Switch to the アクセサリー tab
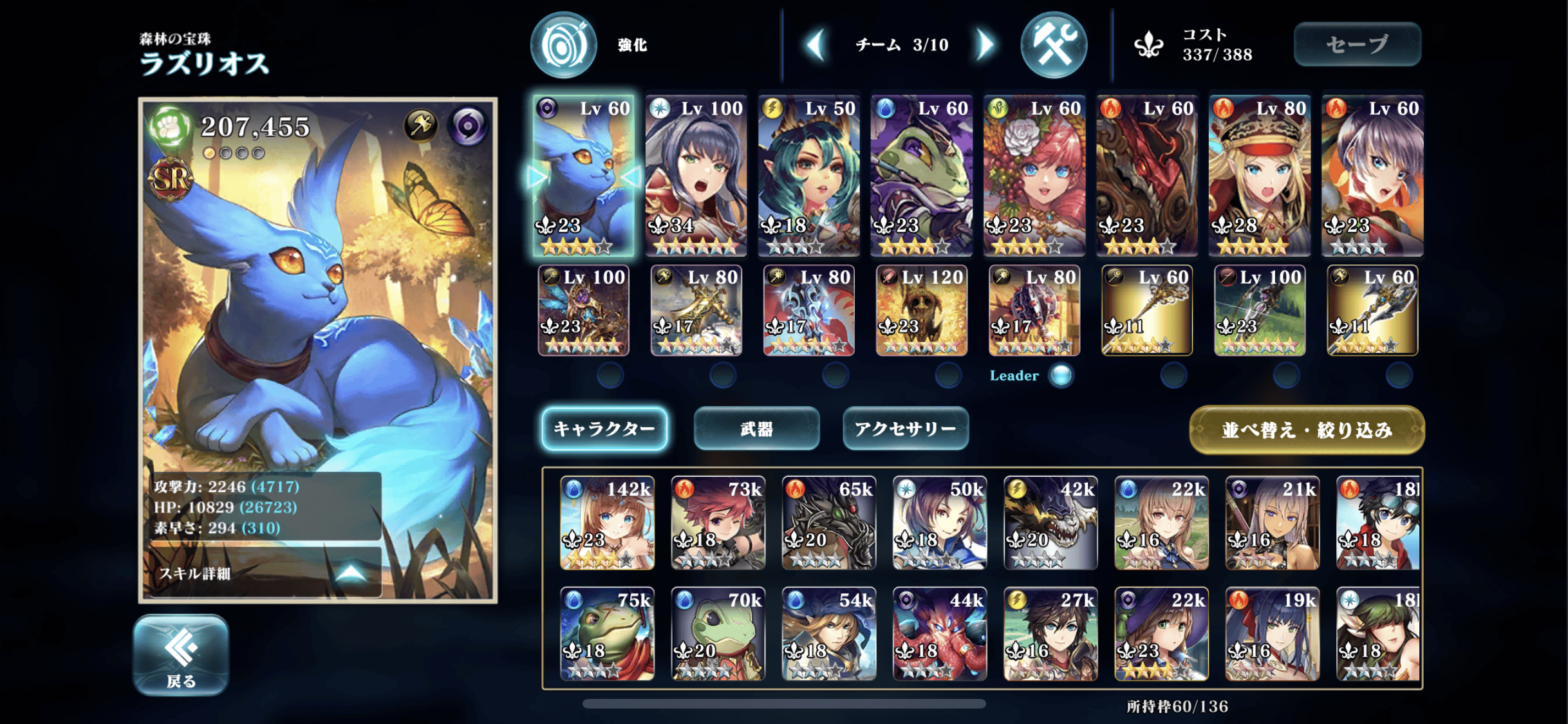The image size is (1568, 724). coord(905,429)
